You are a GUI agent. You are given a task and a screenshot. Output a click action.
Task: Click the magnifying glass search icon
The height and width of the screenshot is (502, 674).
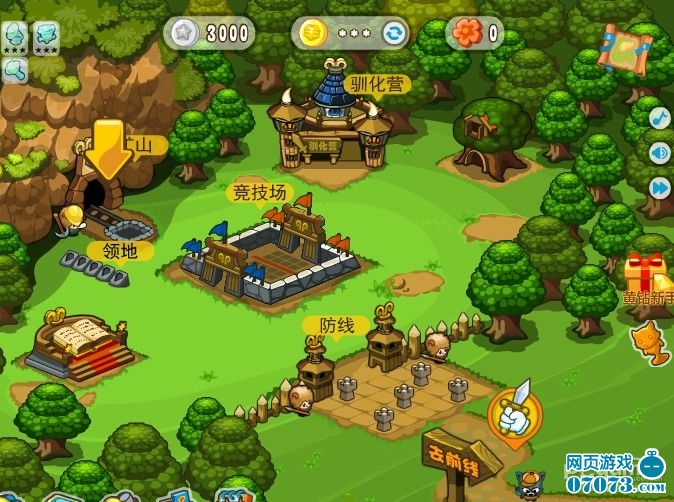(14, 70)
